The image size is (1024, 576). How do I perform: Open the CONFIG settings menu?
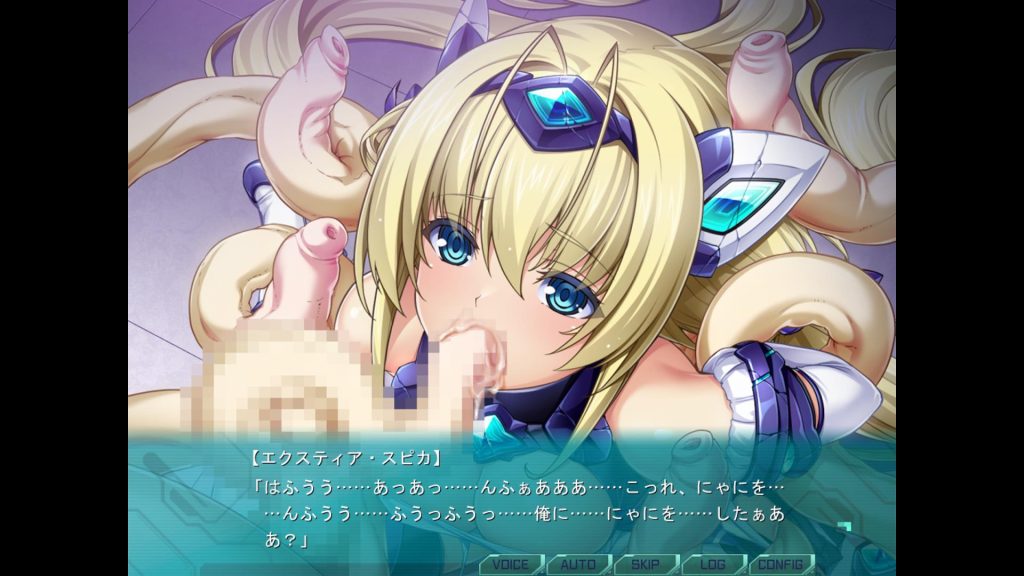coord(781,564)
